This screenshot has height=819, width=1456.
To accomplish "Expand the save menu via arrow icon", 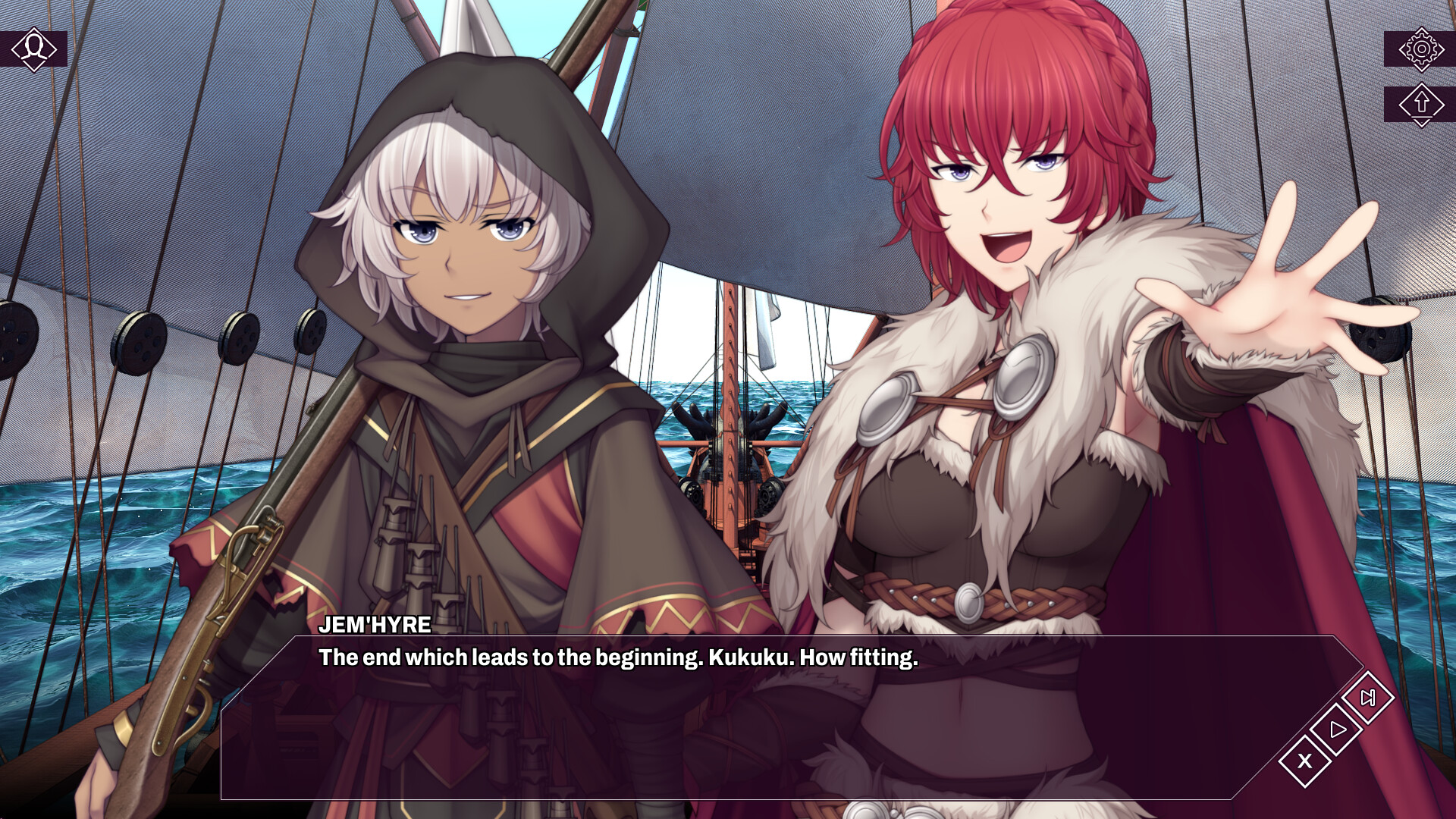I will coord(1422,104).
